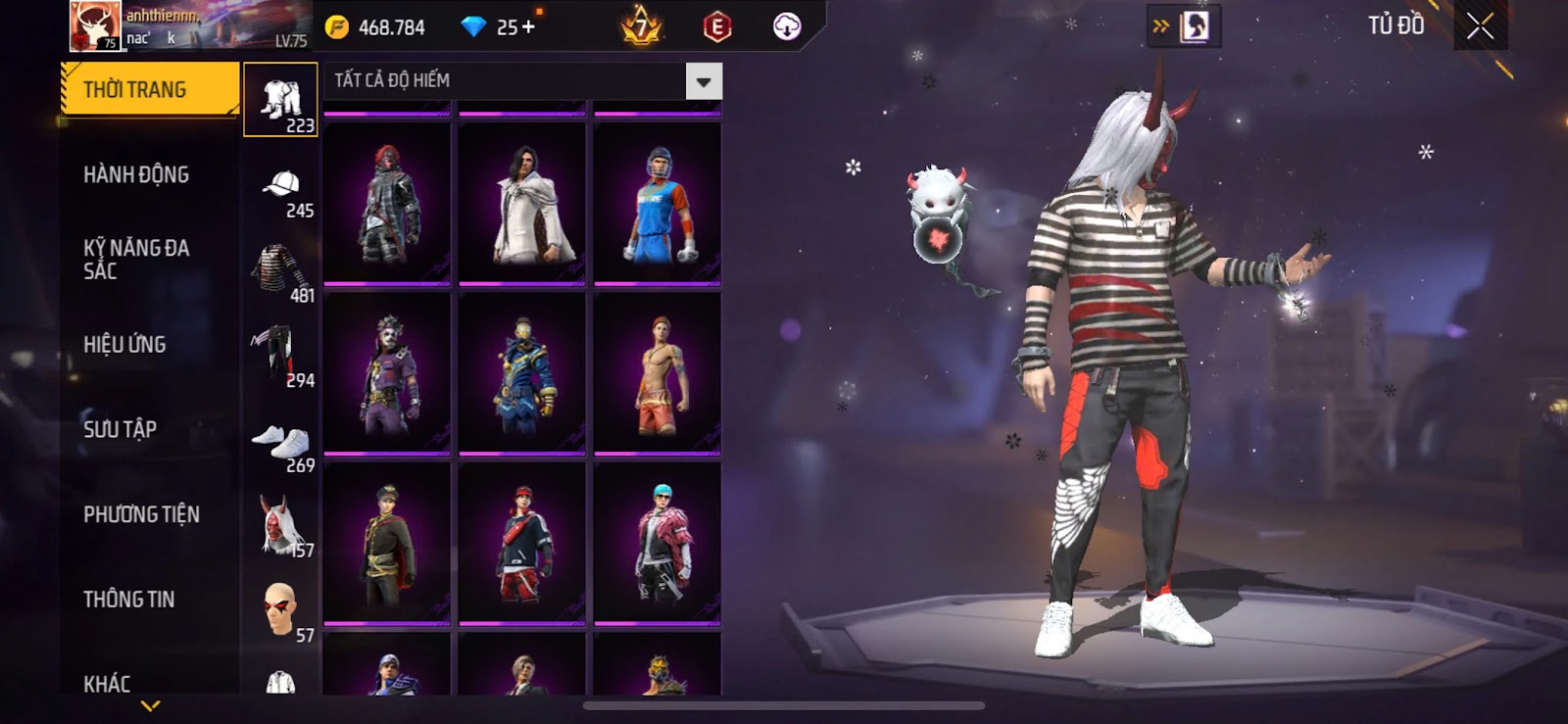Go to Sưu Tập tab
The image size is (1568, 724).
120,429
